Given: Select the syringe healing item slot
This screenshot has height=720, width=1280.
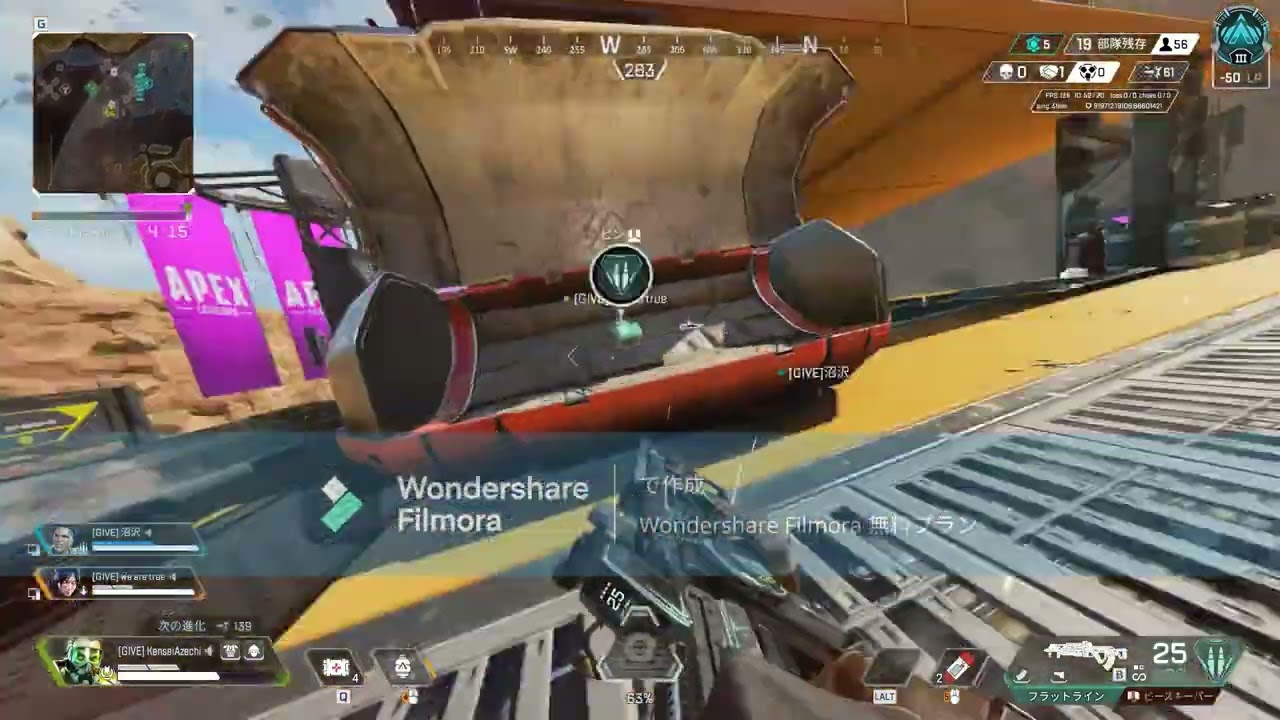Looking at the screenshot, I should [x=959, y=667].
